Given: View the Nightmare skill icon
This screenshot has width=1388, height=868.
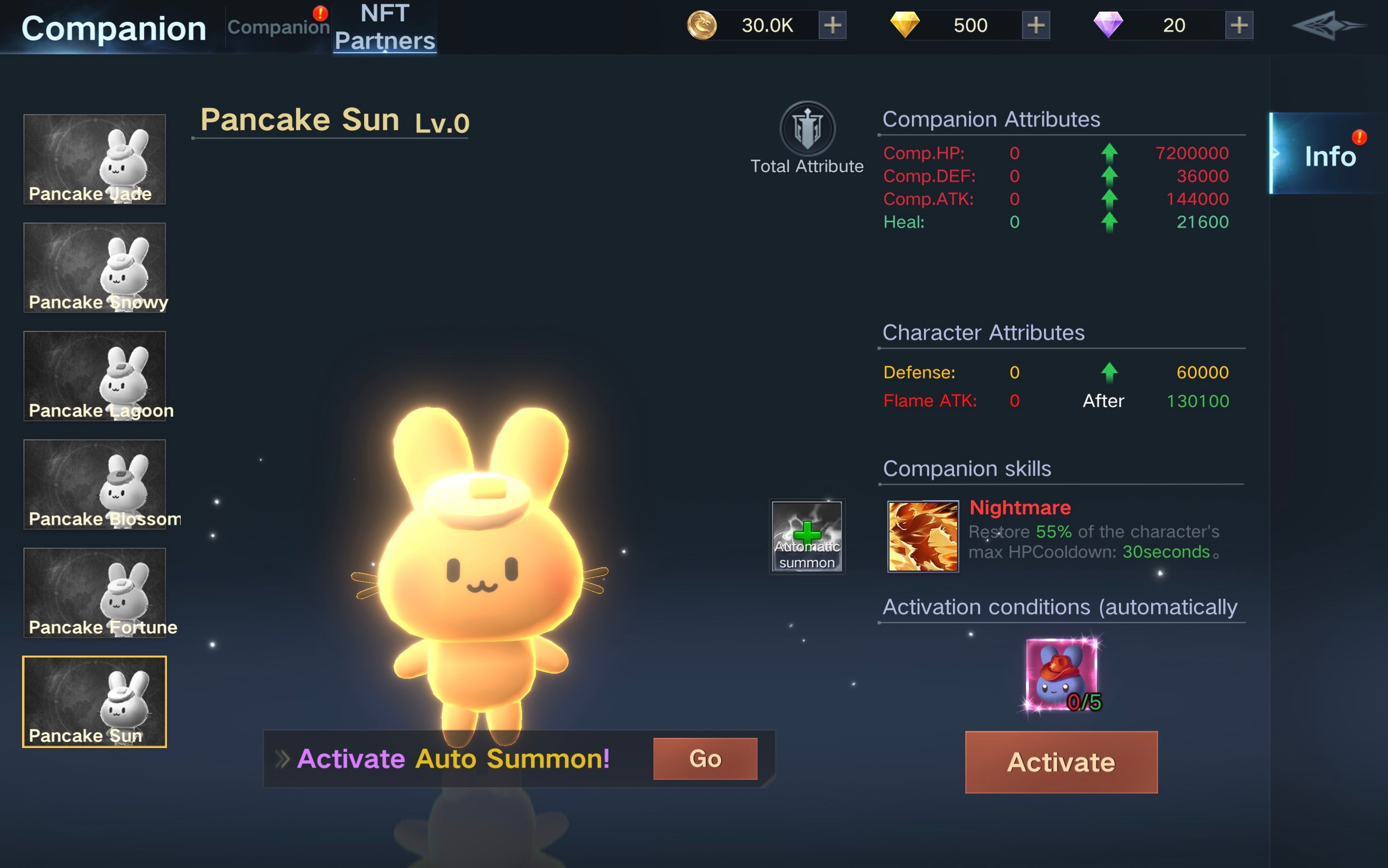Looking at the screenshot, I should point(923,536).
